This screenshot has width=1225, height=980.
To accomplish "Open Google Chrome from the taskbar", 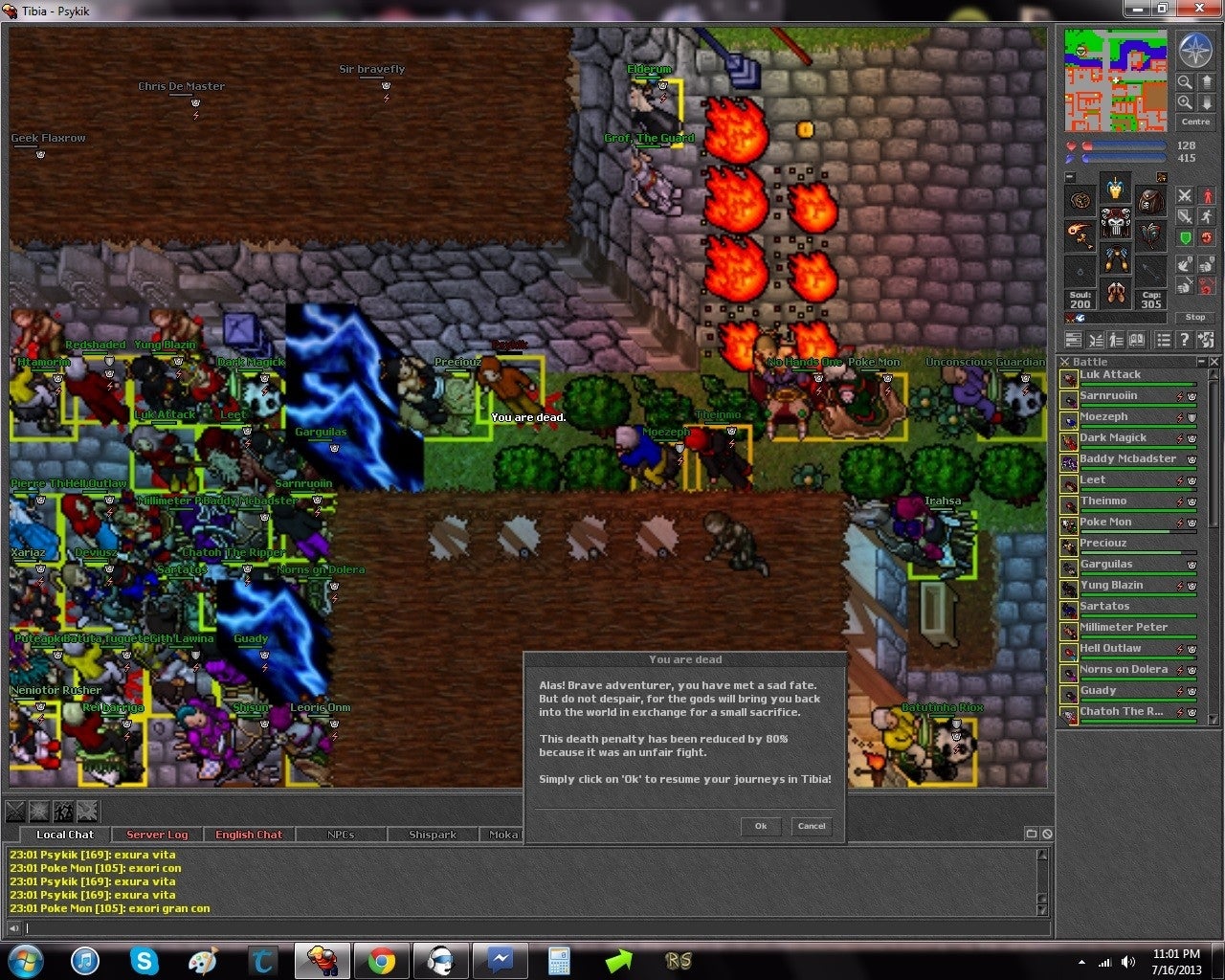I will tap(382, 961).
